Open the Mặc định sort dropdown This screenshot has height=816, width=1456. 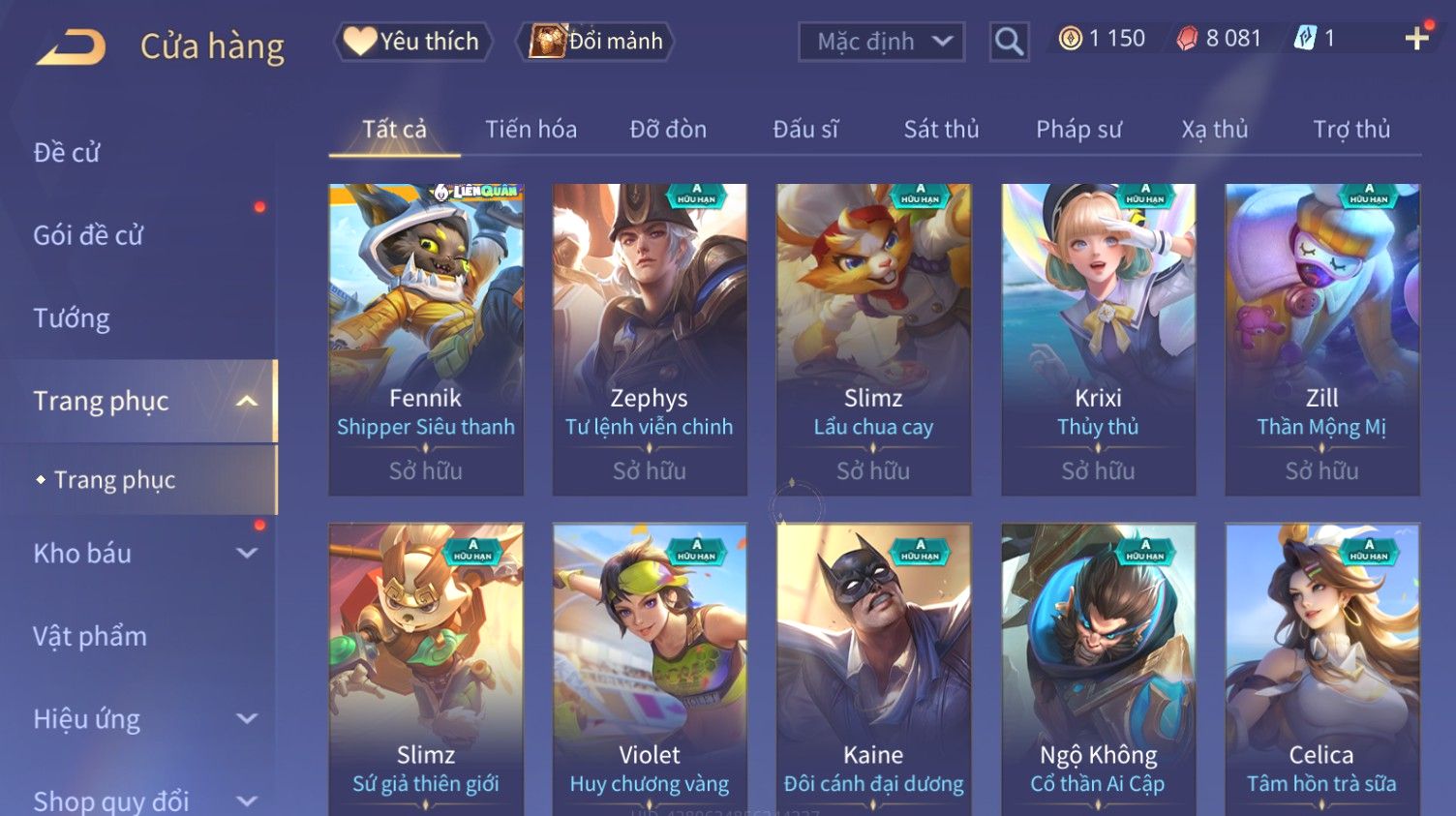(881, 42)
